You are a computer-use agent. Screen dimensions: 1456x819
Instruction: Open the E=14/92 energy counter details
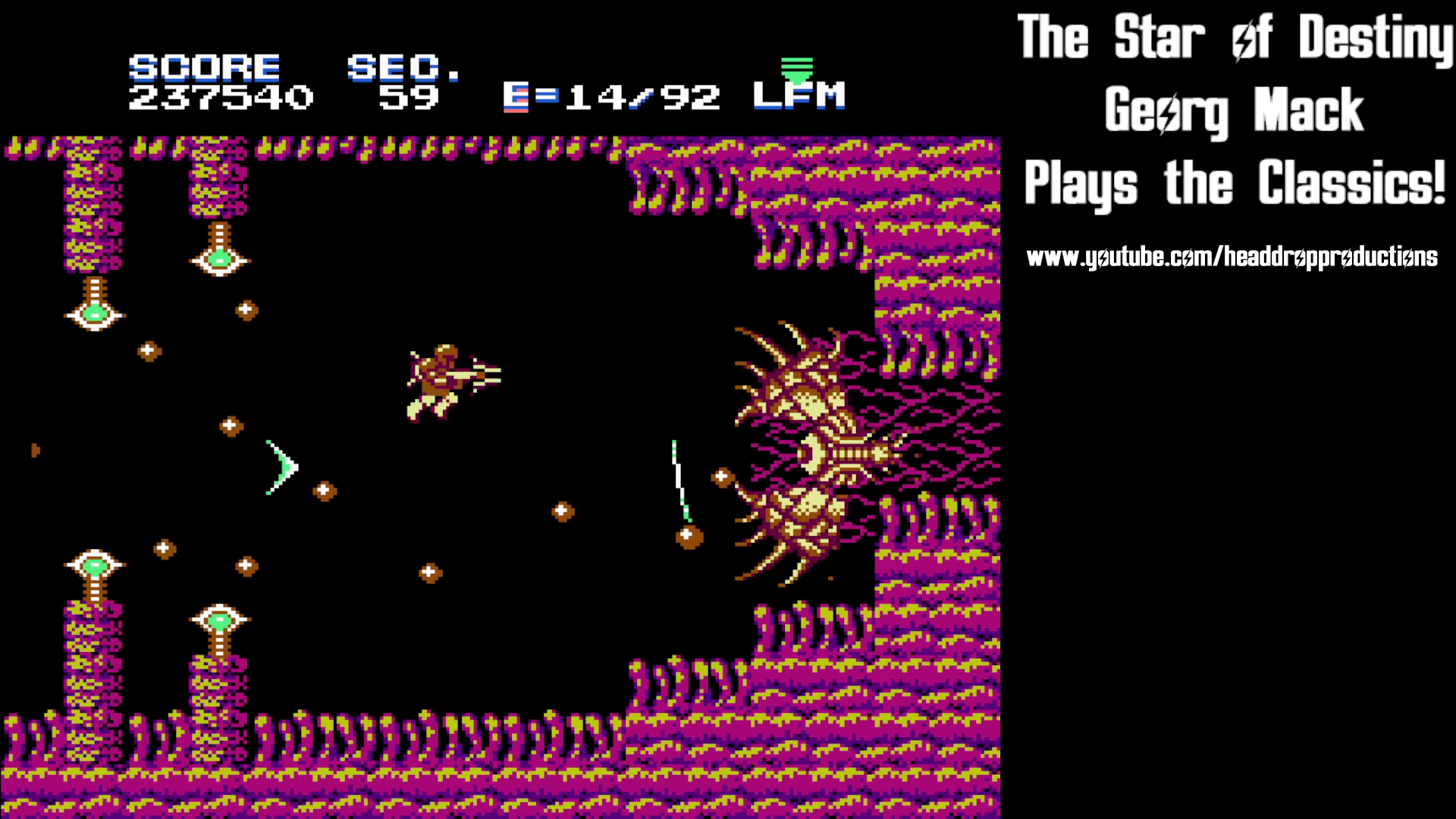[x=614, y=96]
